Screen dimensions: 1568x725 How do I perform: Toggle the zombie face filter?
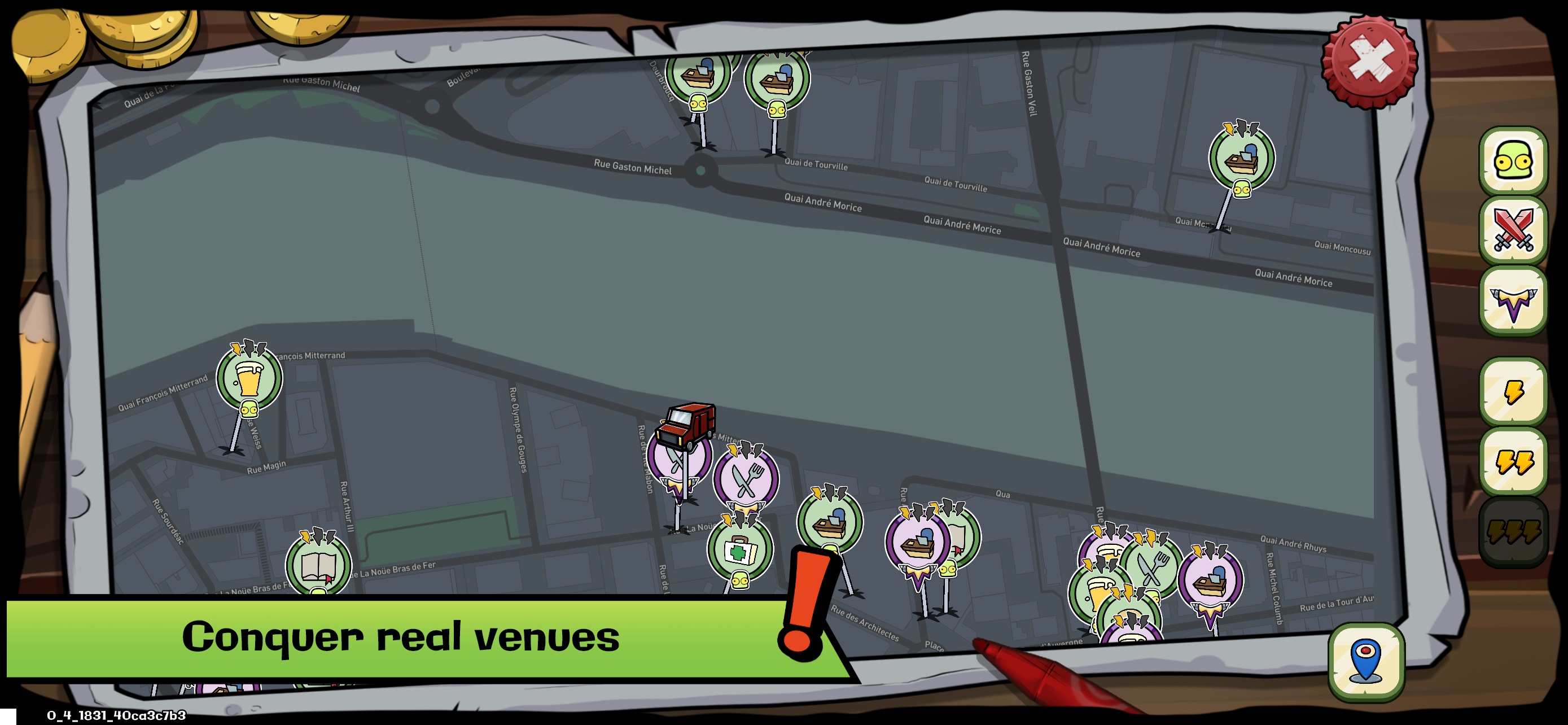(1513, 161)
